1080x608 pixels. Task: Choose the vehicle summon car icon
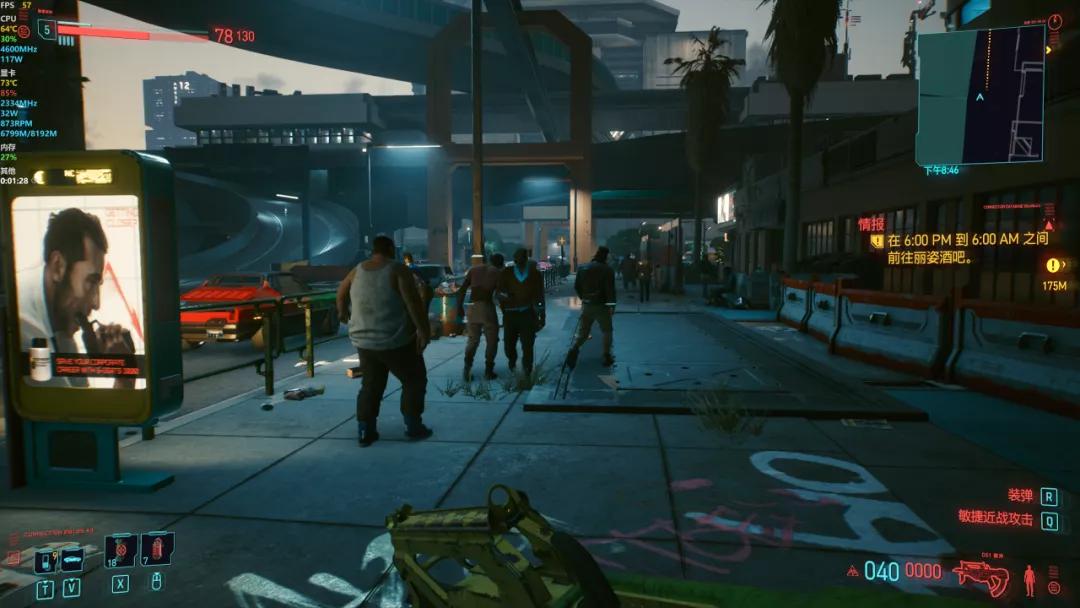(x=72, y=560)
